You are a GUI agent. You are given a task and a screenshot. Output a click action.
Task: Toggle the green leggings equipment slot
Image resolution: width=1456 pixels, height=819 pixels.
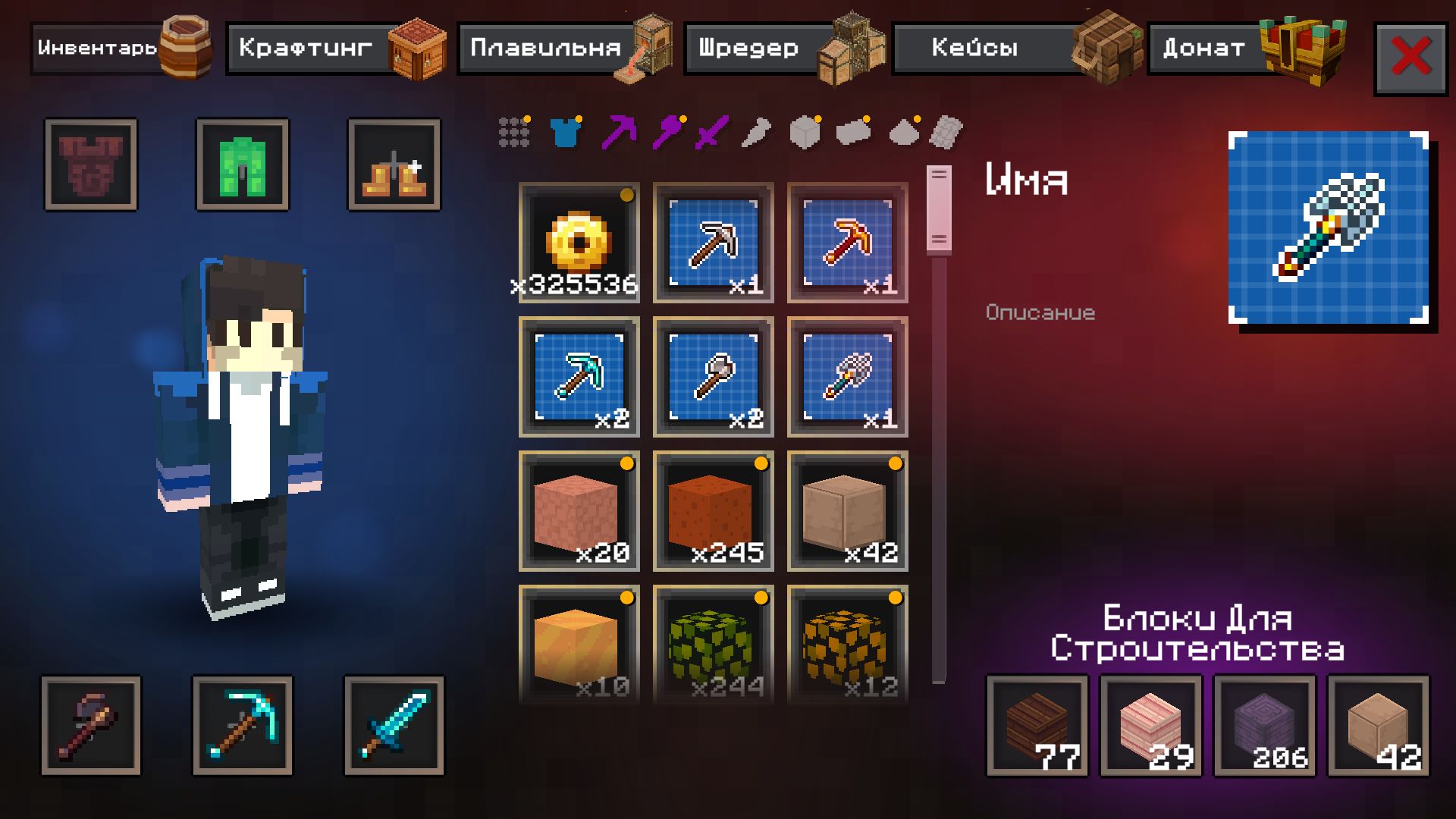[242, 164]
